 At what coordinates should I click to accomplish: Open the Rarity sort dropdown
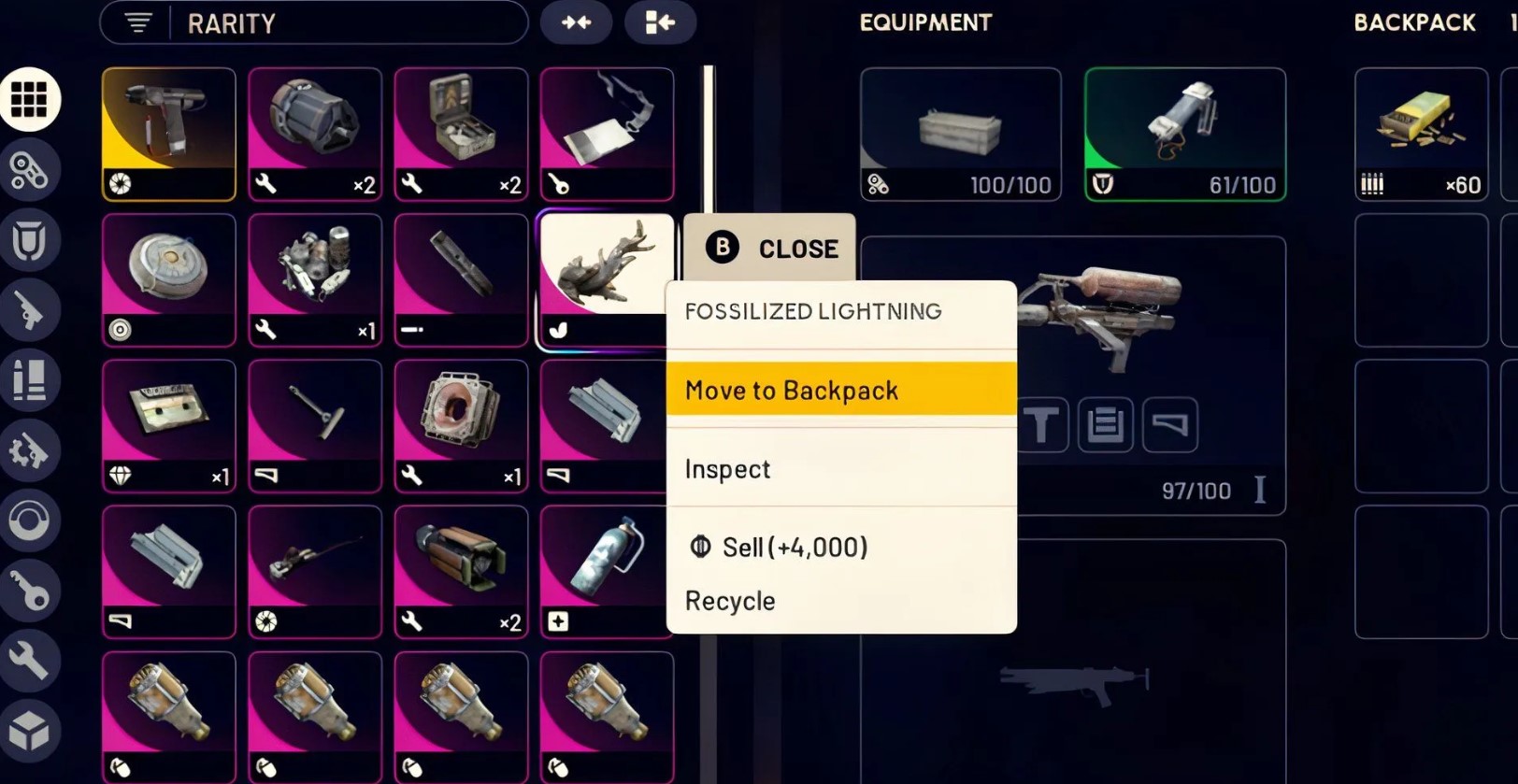(x=313, y=23)
